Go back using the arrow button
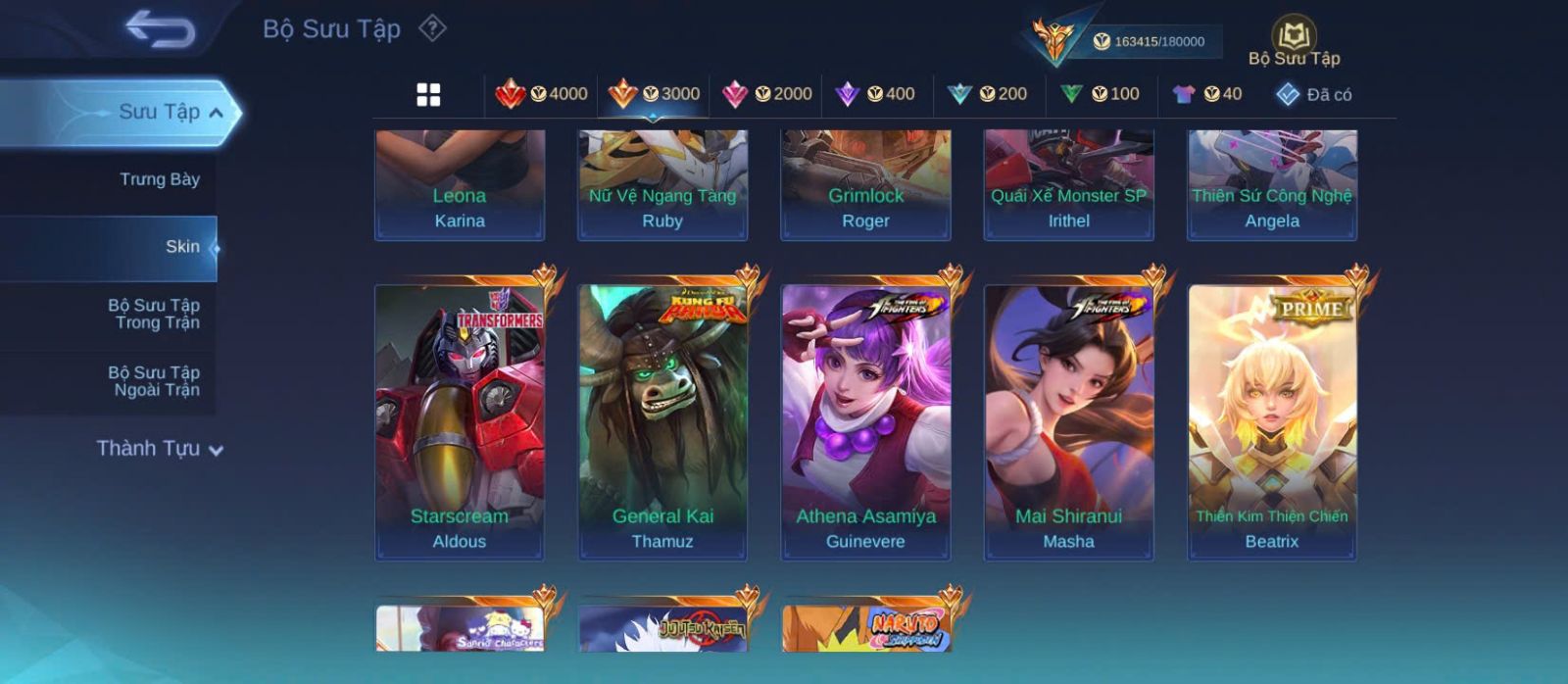Image resolution: width=1568 pixels, height=684 pixels. pyautogui.click(x=160, y=29)
